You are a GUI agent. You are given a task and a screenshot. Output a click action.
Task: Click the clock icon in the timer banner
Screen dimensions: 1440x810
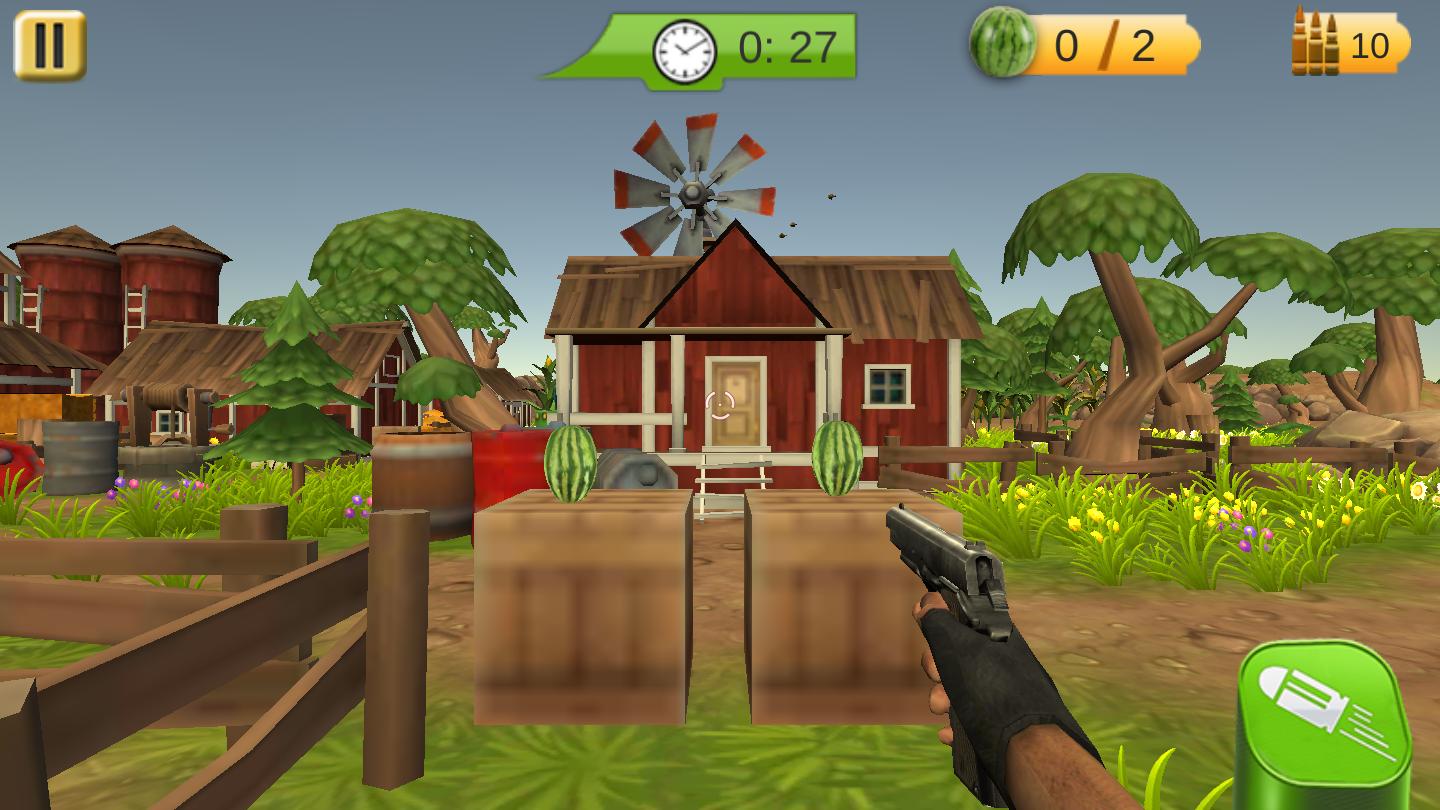pos(684,50)
